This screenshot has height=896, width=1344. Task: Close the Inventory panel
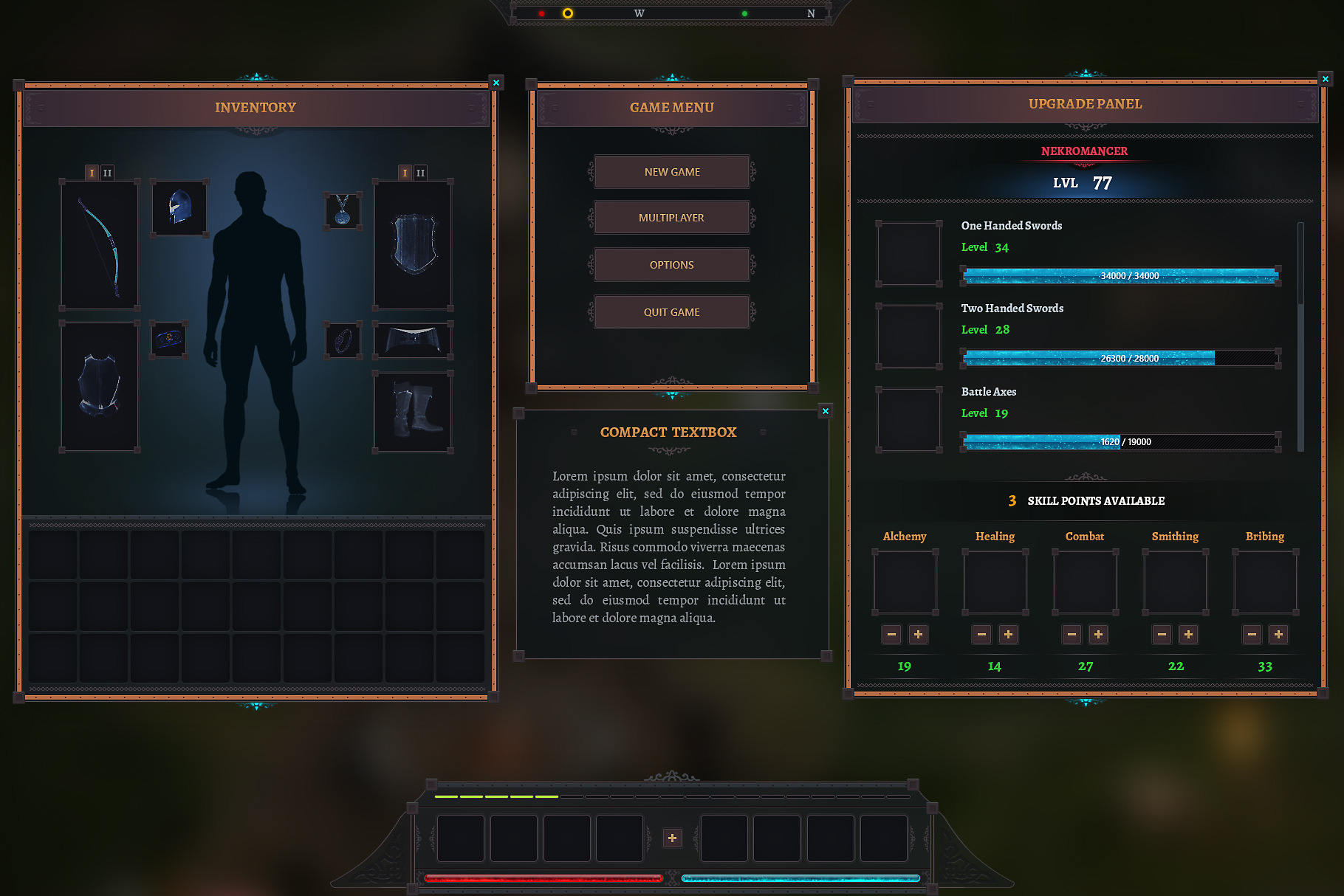[496, 83]
